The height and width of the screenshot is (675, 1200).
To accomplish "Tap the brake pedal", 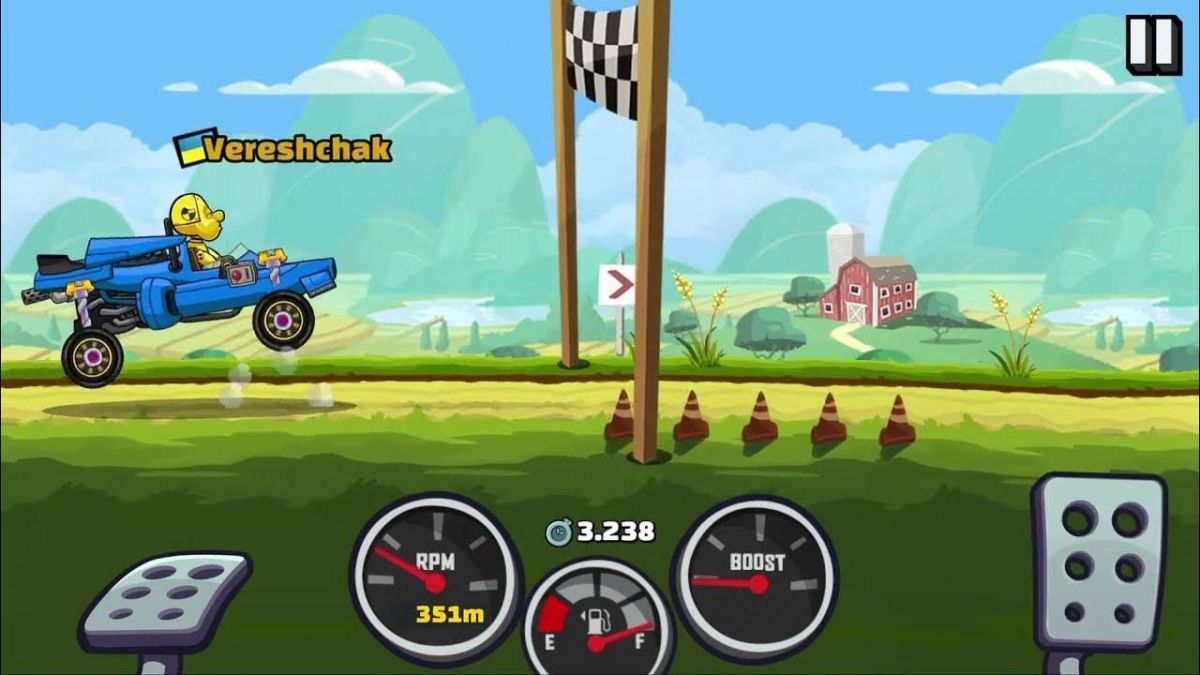I will (166, 602).
